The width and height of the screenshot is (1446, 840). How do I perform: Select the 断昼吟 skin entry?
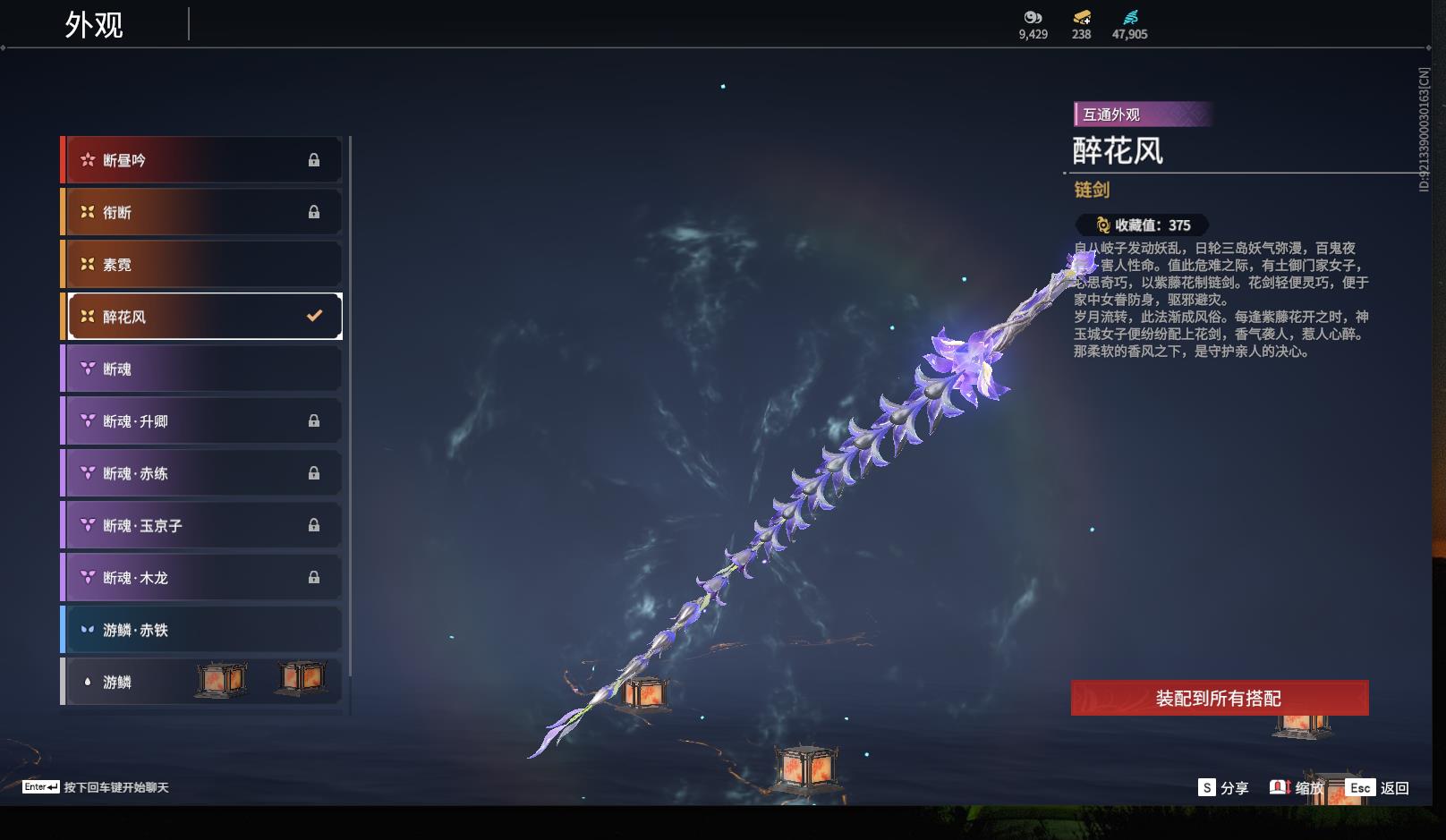204,160
